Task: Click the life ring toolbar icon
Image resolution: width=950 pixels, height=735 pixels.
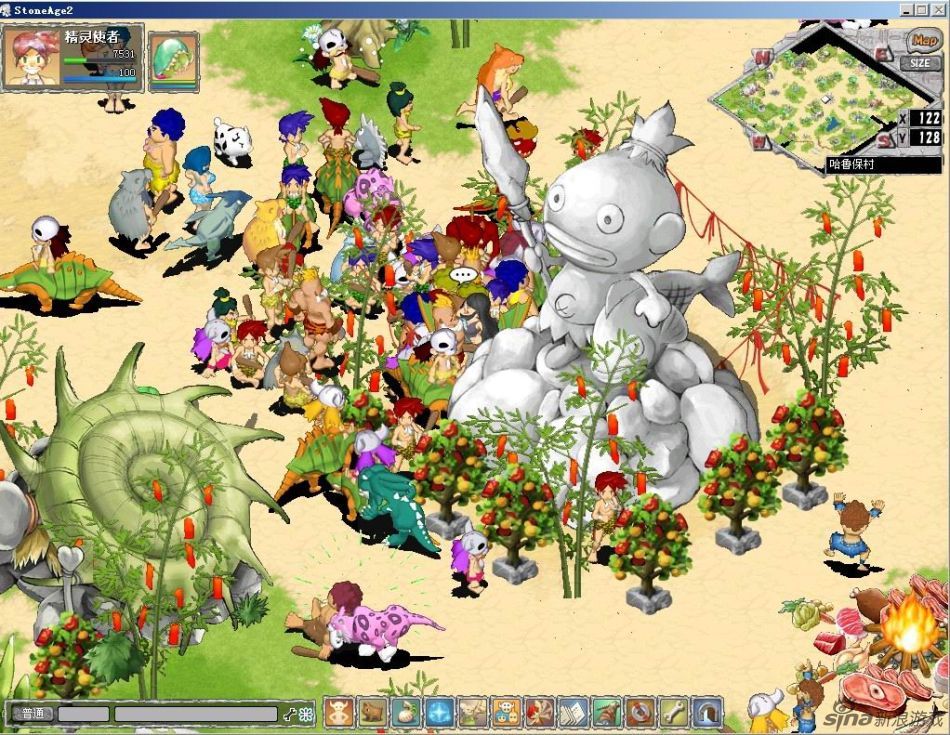Action: pyautogui.click(x=641, y=712)
